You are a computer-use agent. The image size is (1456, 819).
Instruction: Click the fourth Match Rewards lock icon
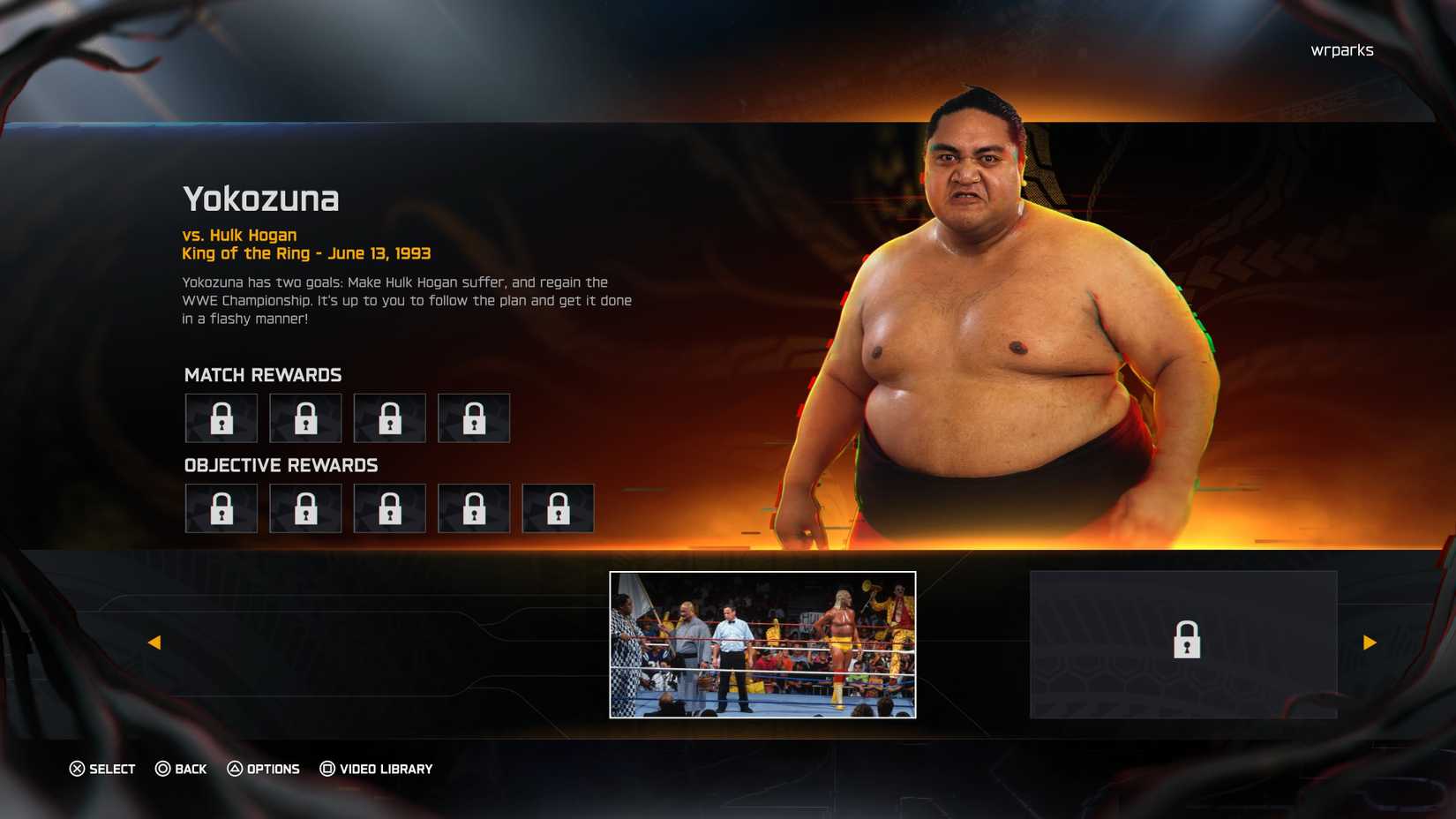(x=474, y=418)
